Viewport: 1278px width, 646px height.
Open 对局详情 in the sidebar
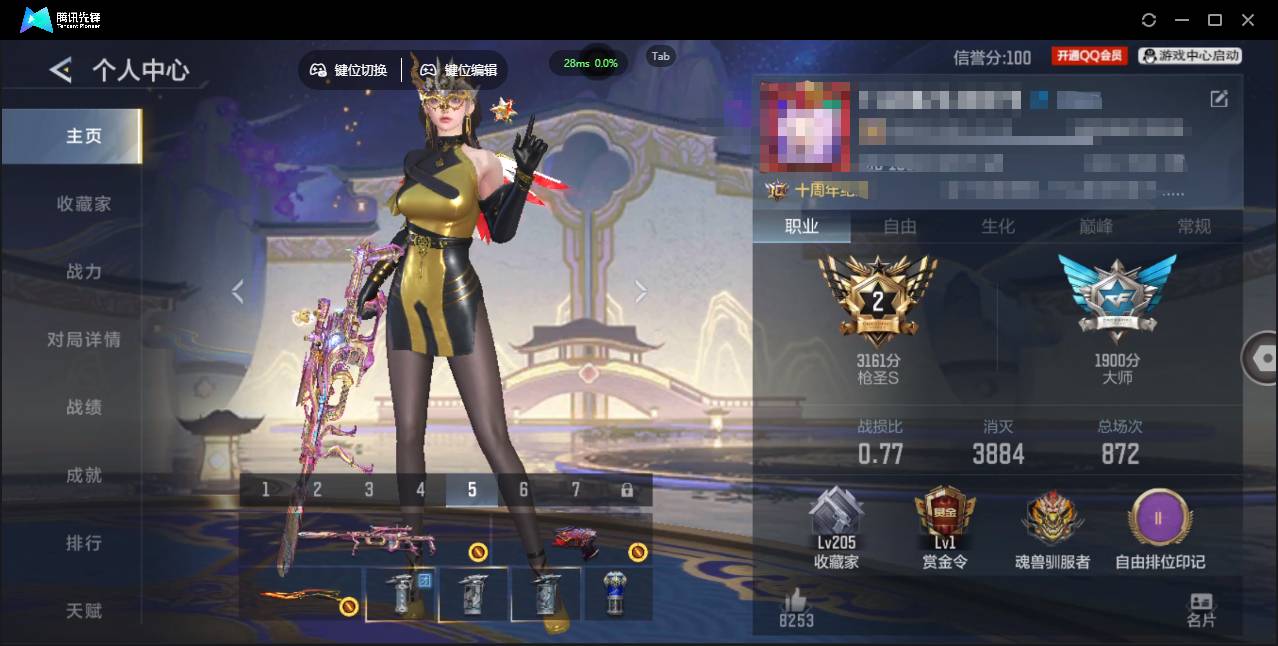pos(84,340)
